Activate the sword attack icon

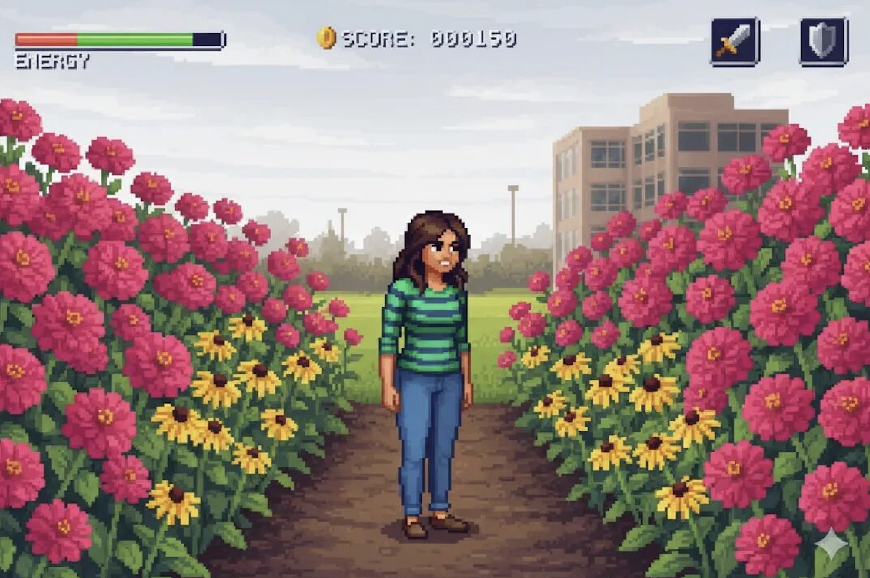(x=735, y=41)
